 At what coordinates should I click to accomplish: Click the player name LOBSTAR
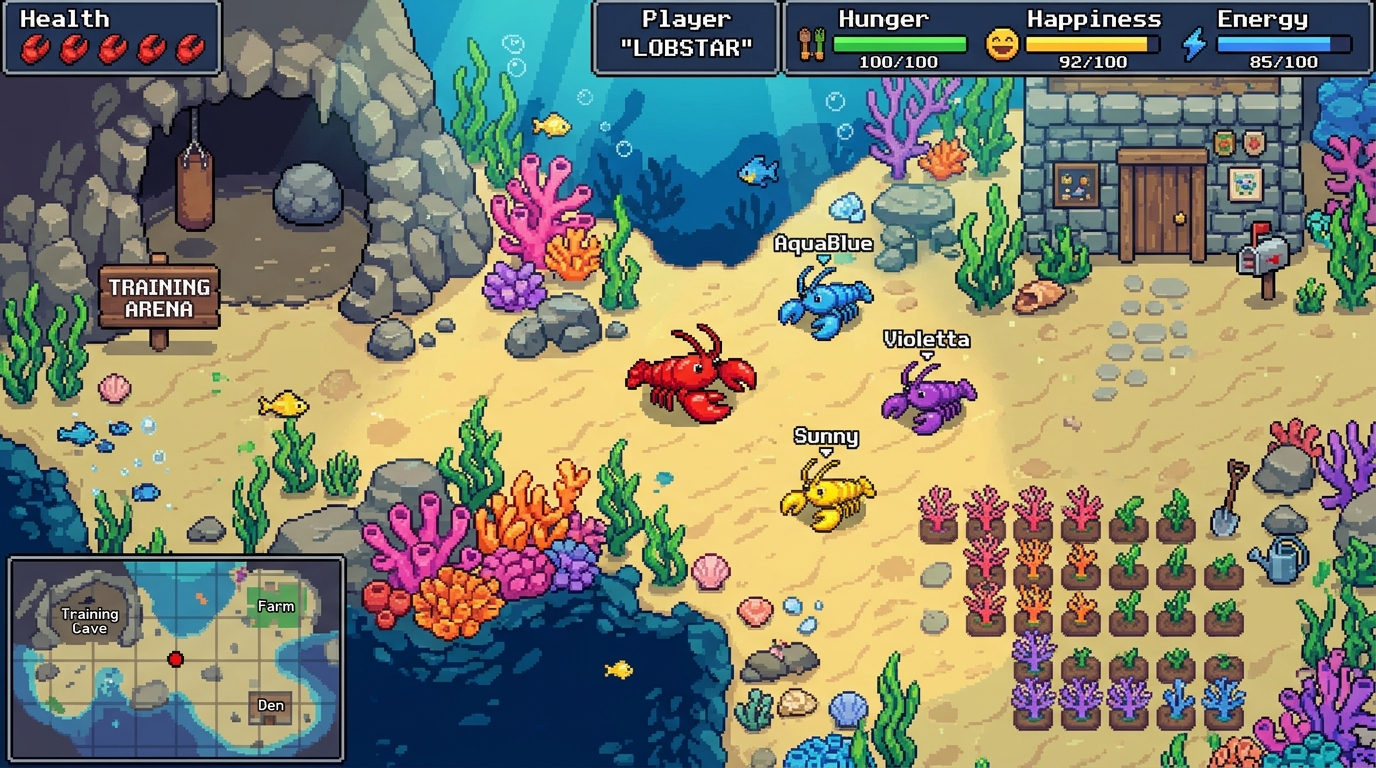point(686,45)
